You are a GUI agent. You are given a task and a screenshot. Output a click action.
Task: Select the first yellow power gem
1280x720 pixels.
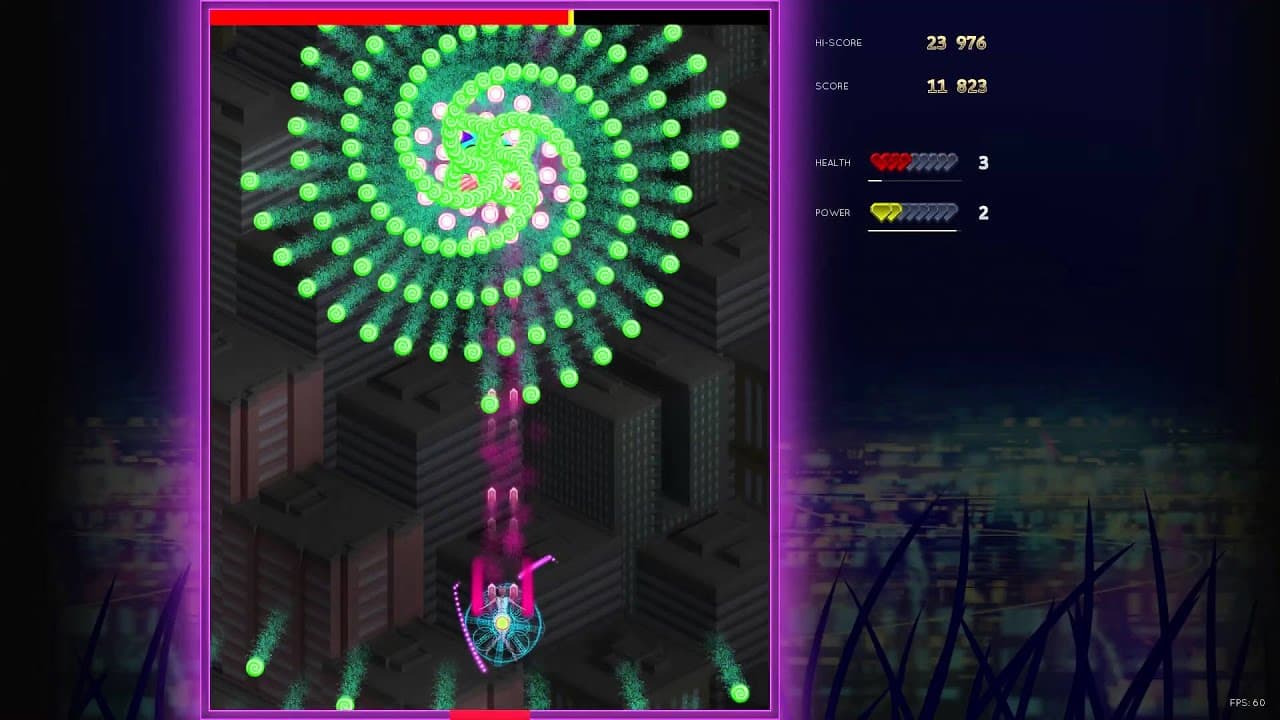879,212
